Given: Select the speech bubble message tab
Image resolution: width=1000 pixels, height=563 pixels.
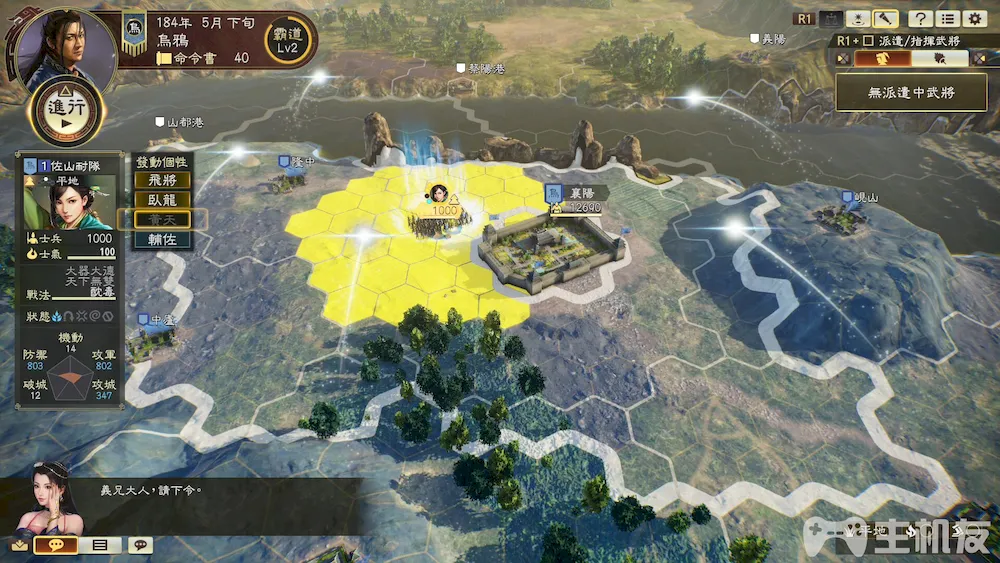Looking at the screenshot, I should click(56, 545).
